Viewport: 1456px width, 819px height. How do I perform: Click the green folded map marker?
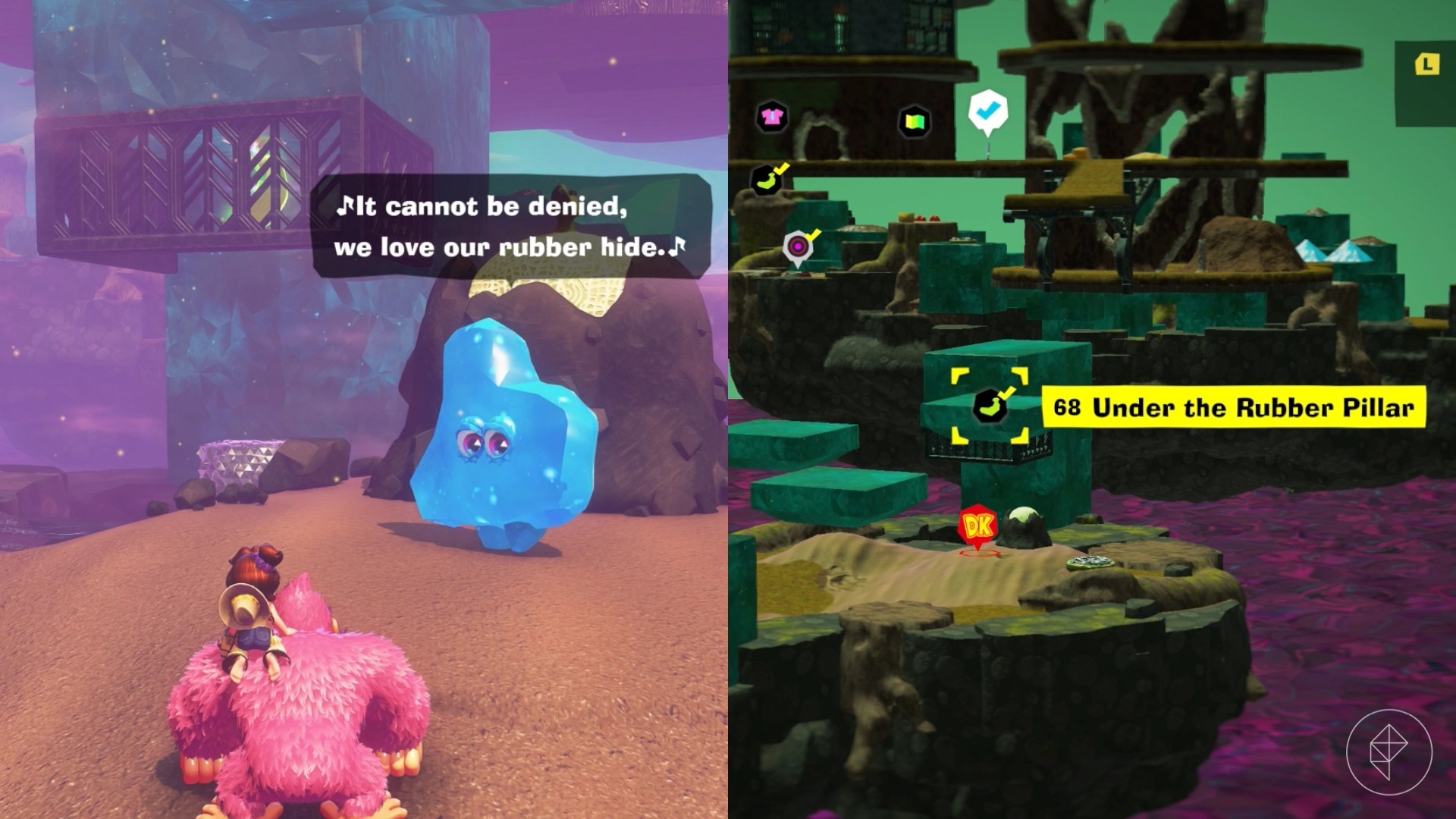click(914, 121)
